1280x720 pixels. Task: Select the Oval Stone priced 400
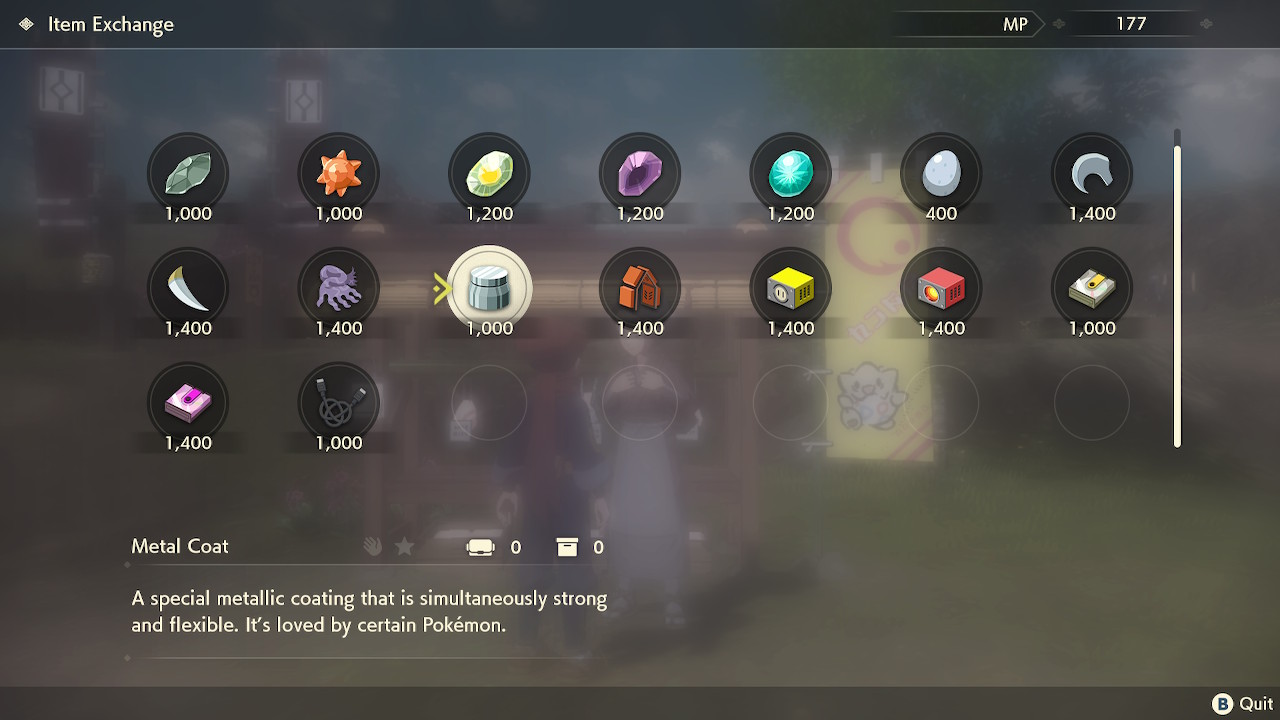tap(940, 172)
